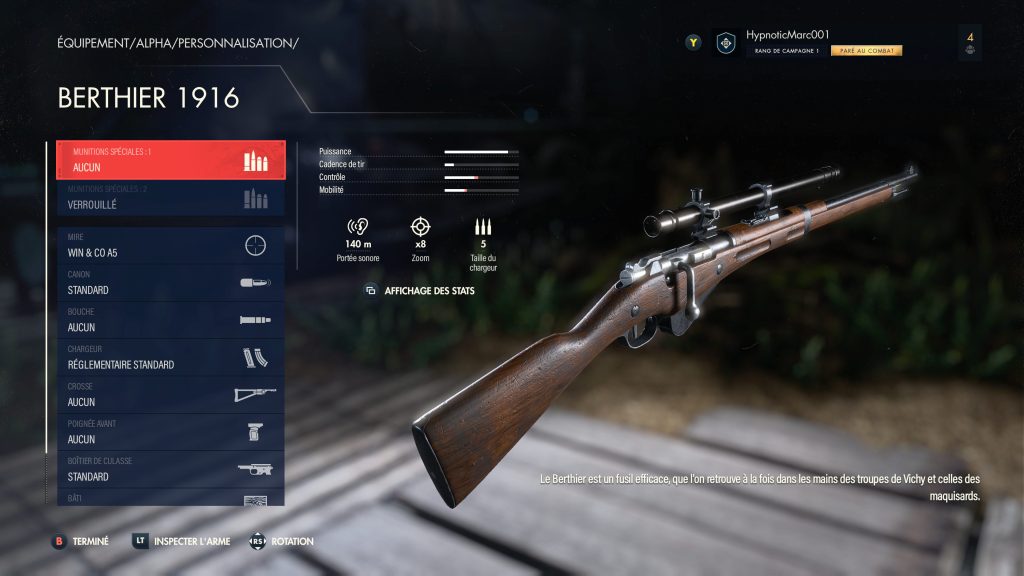Select the Boîtier de Culasse Standard row
This screenshot has width=1024, height=576.
(170, 470)
